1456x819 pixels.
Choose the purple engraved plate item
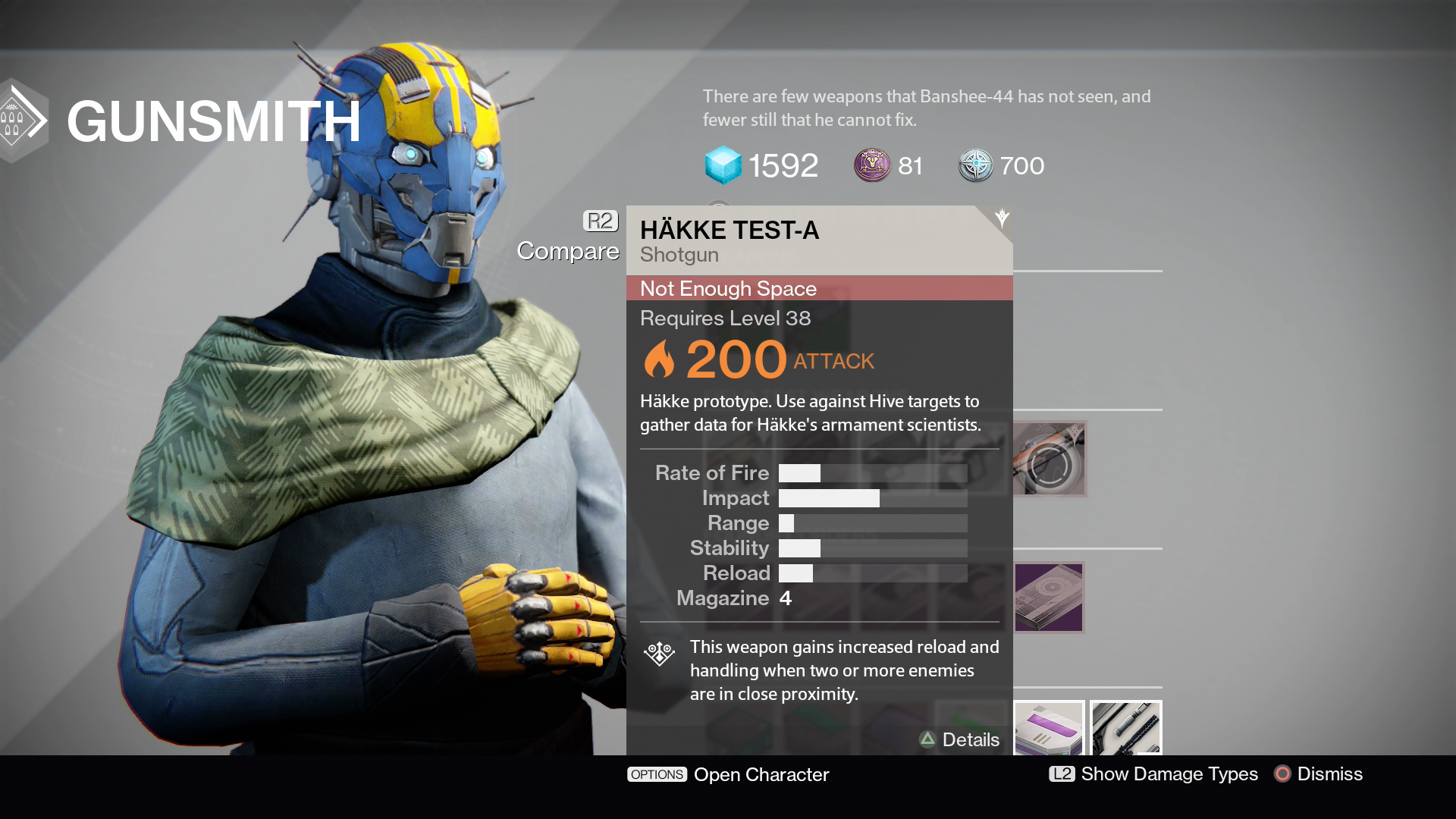coord(1049,598)
